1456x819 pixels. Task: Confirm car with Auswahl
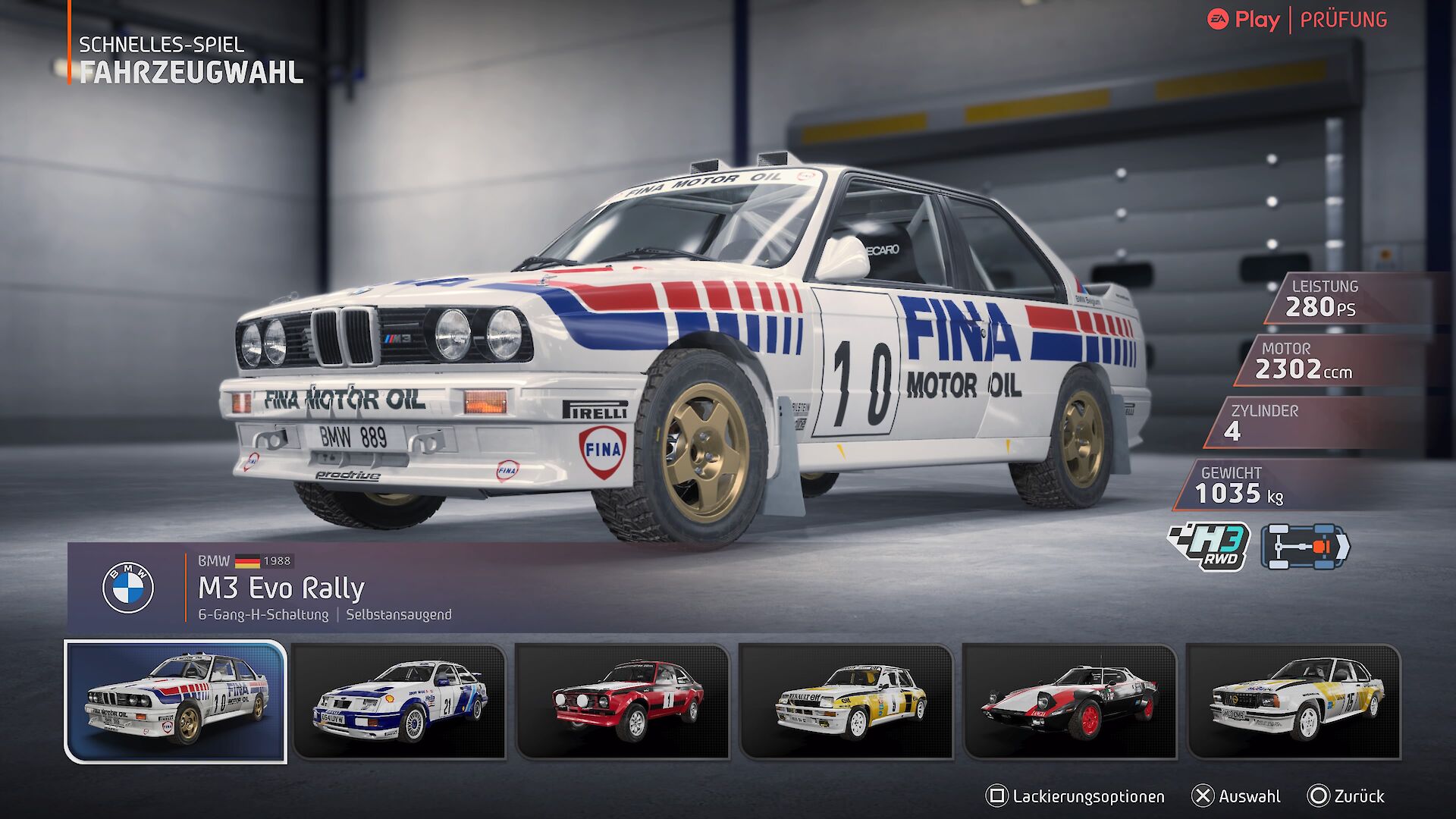tap(1236, 796)
